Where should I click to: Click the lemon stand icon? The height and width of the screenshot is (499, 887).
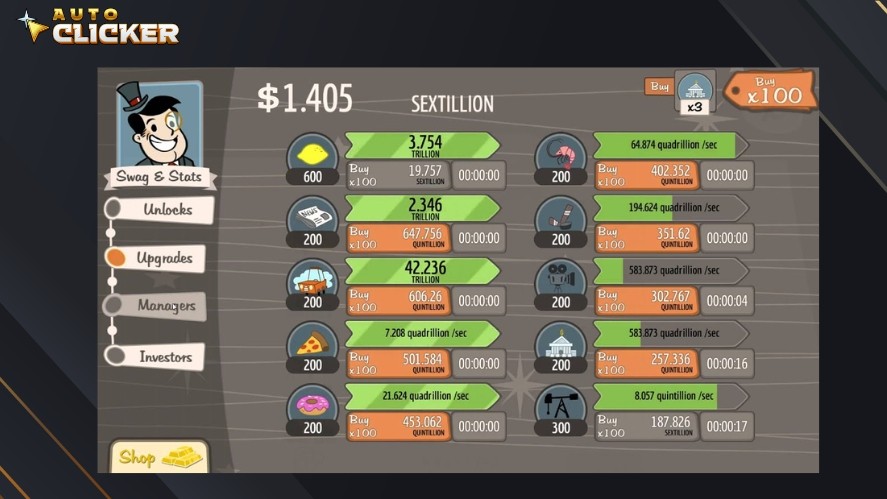313,155
